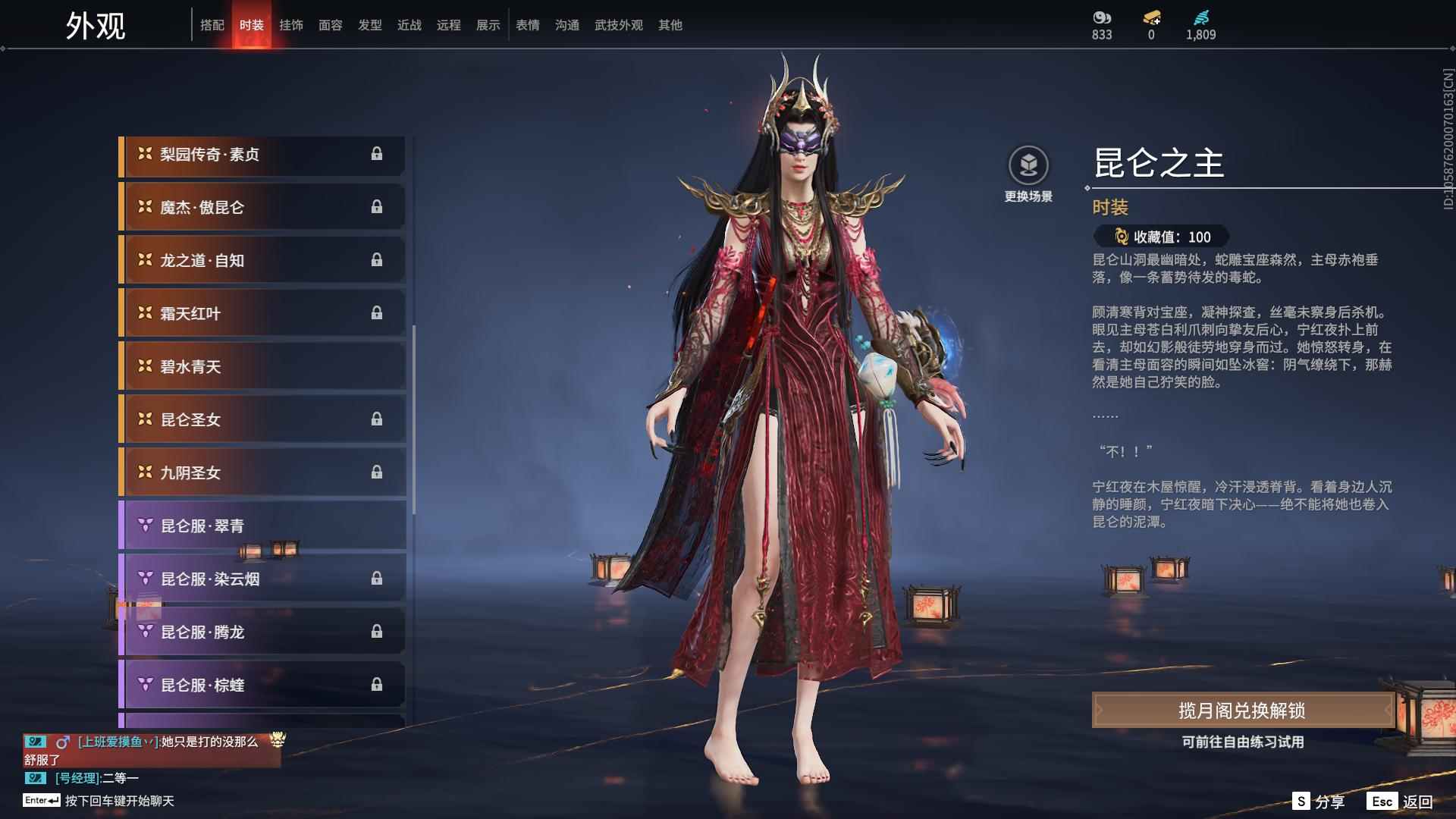Screen dimensions: 1456x819
Task: Click the orange outfit icon on 霜天红叶 entry
Action: pos(144,312)
